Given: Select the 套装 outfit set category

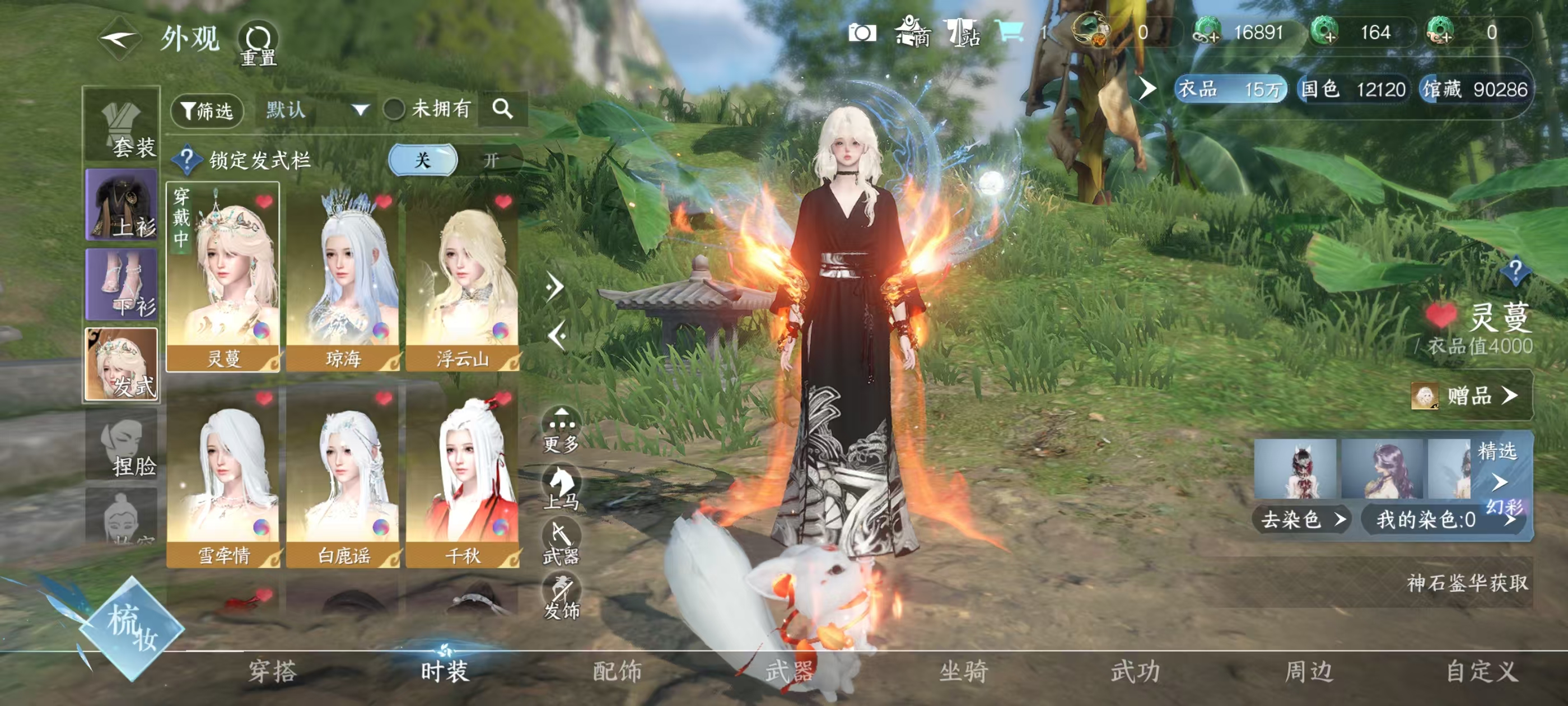Looking at the screenshot, I should (x=122, y=126).
